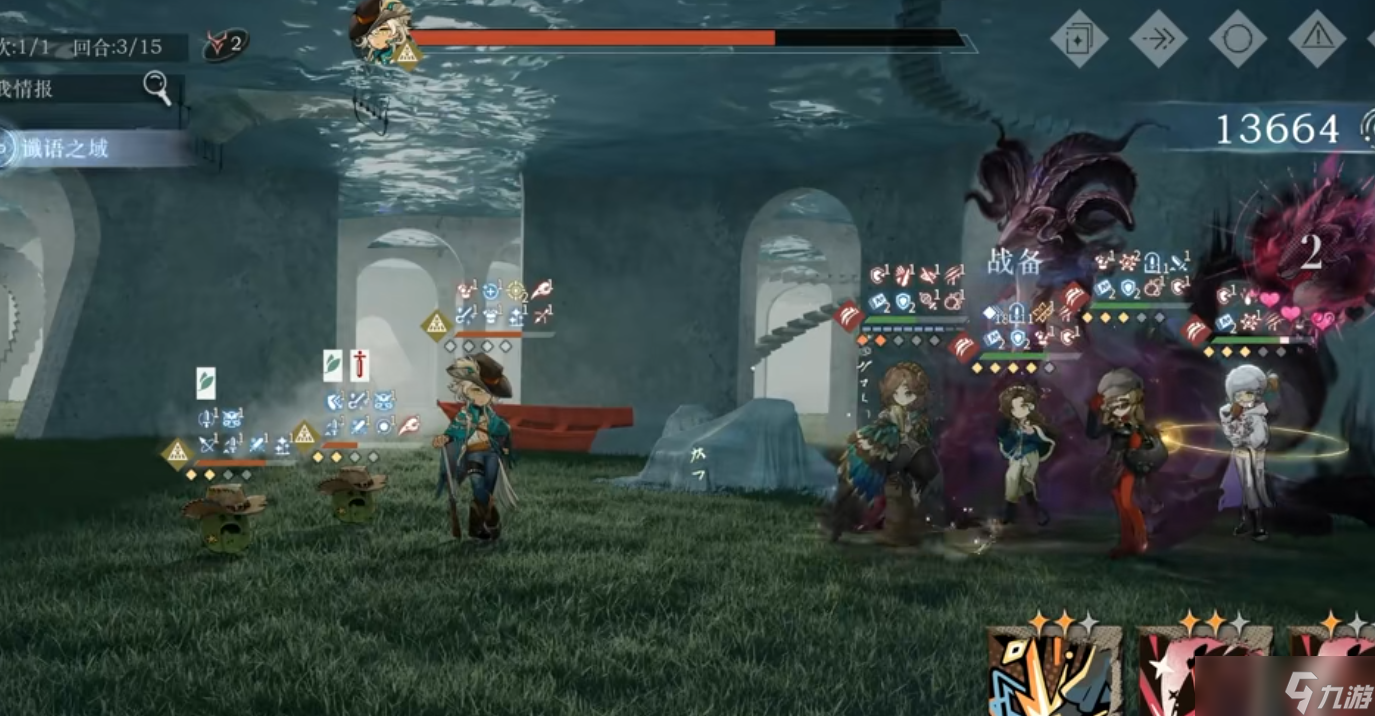Select the orange lightning skill card
Image resolution: width=1375 pixels, height=716 pixels.
click(x=1057, y=672)
